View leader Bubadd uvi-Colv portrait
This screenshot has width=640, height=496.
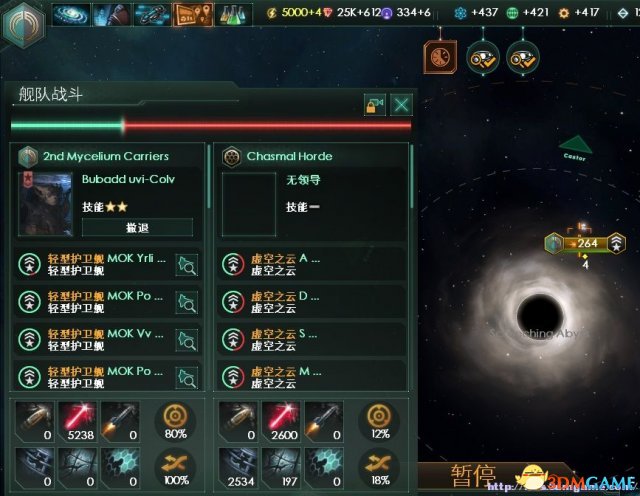point(46,203)
